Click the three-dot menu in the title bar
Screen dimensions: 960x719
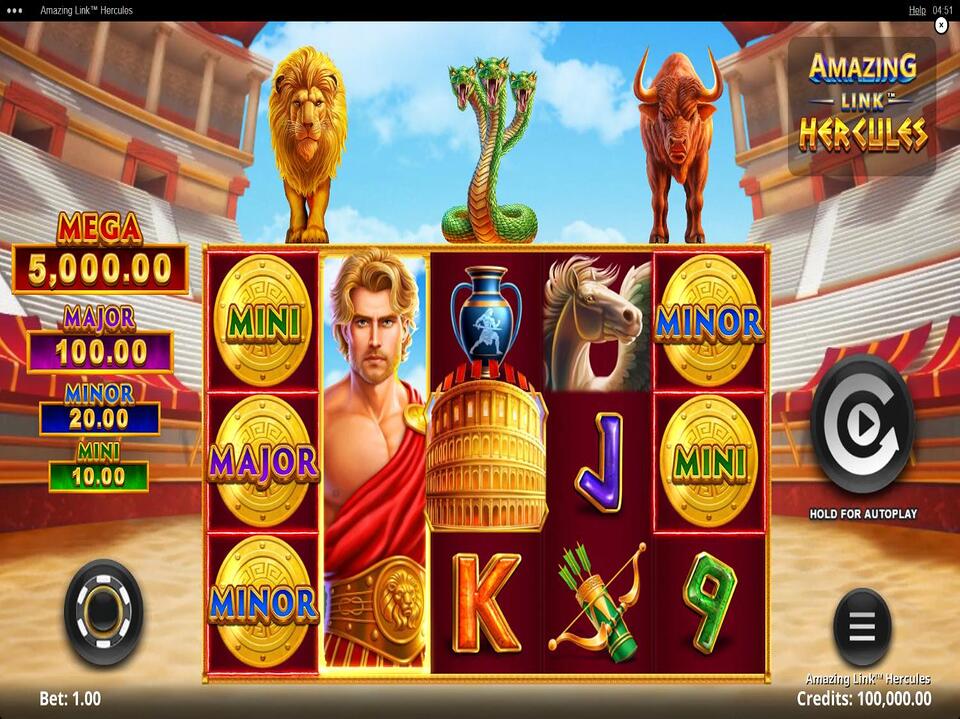coord(14,10)
